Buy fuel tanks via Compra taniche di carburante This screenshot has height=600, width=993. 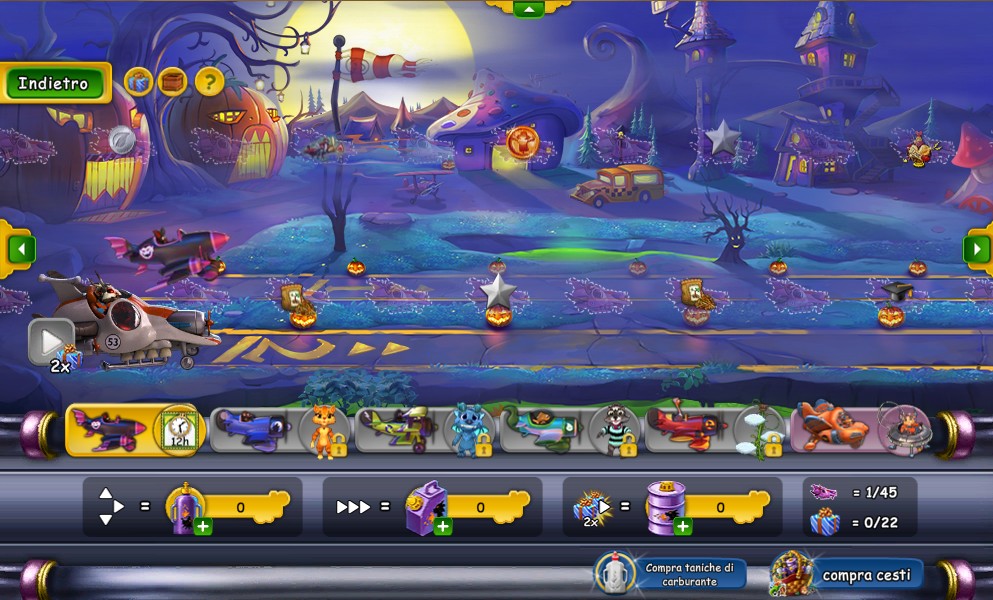(x=672, y=574)
